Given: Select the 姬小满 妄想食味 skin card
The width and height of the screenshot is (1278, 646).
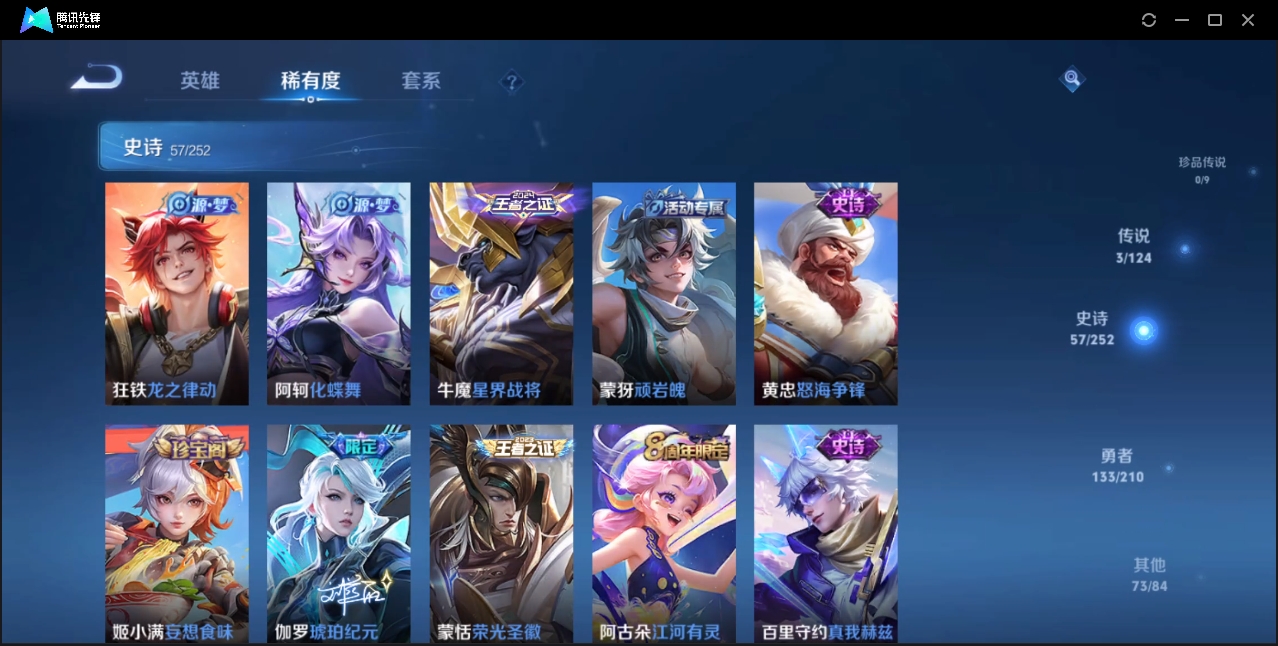Looking at the screenshot, I should [x=177, y=533].
